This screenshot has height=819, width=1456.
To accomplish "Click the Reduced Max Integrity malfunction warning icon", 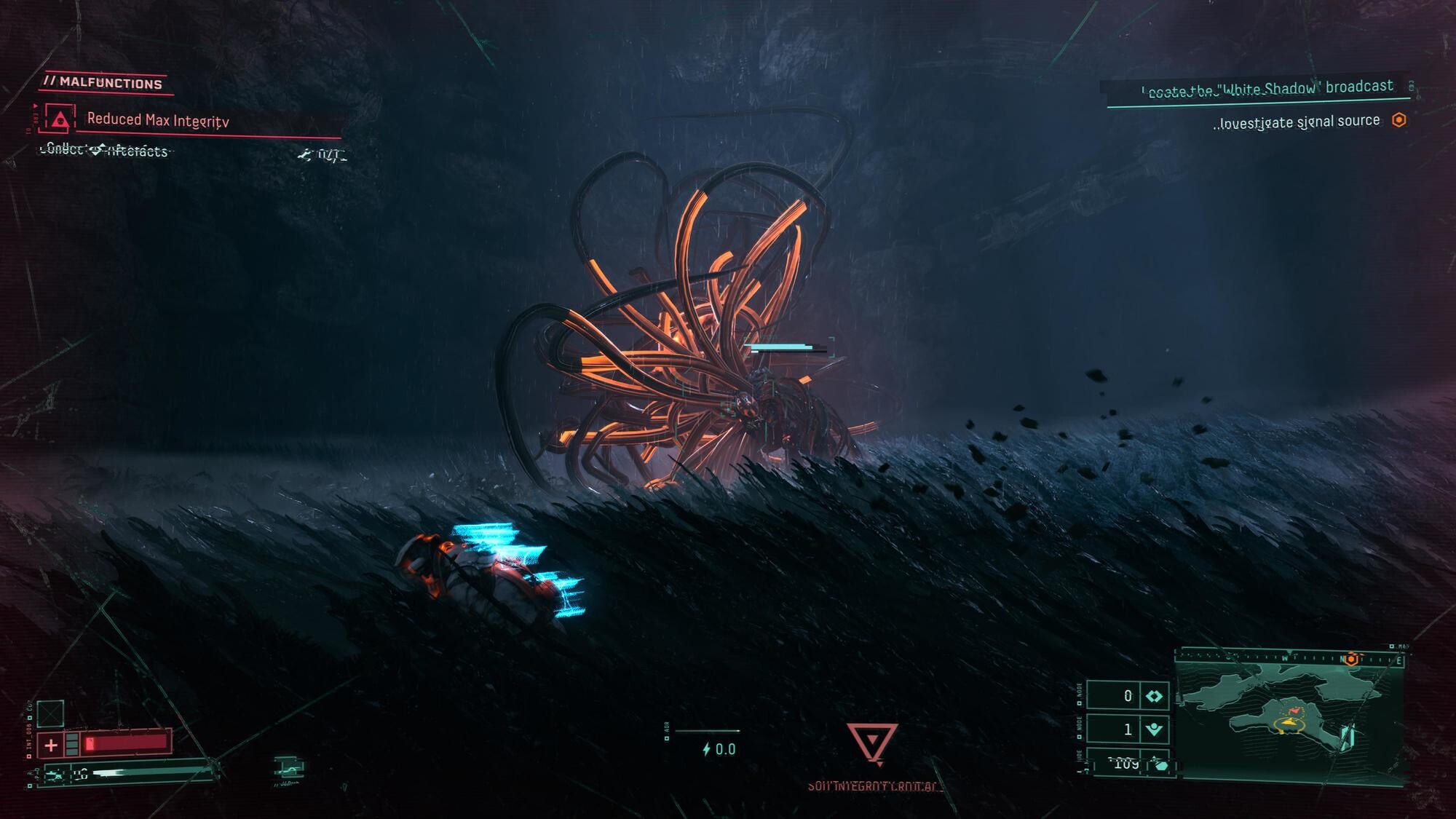I will click(60, 119).
